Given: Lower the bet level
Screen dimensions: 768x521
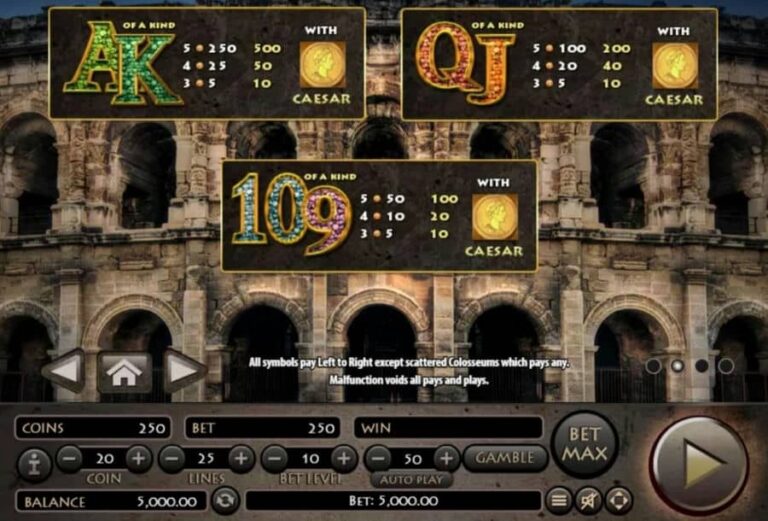Looking at the screenshot, I should [275, 459].
